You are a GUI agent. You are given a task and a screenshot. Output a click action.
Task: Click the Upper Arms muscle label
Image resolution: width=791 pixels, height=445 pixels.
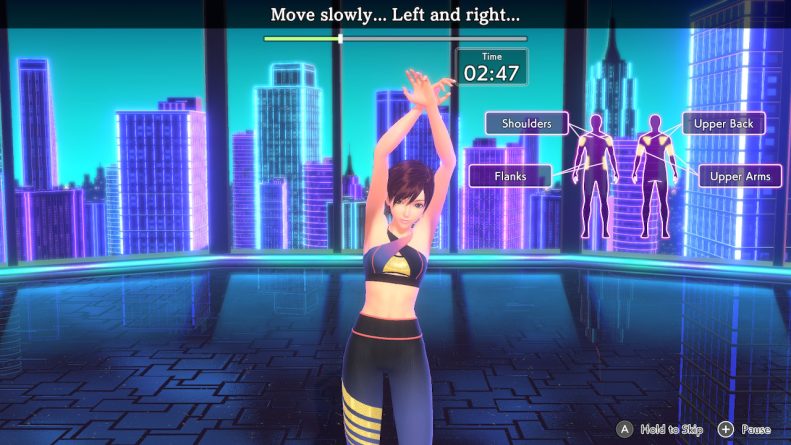click(x=739, y=177)
